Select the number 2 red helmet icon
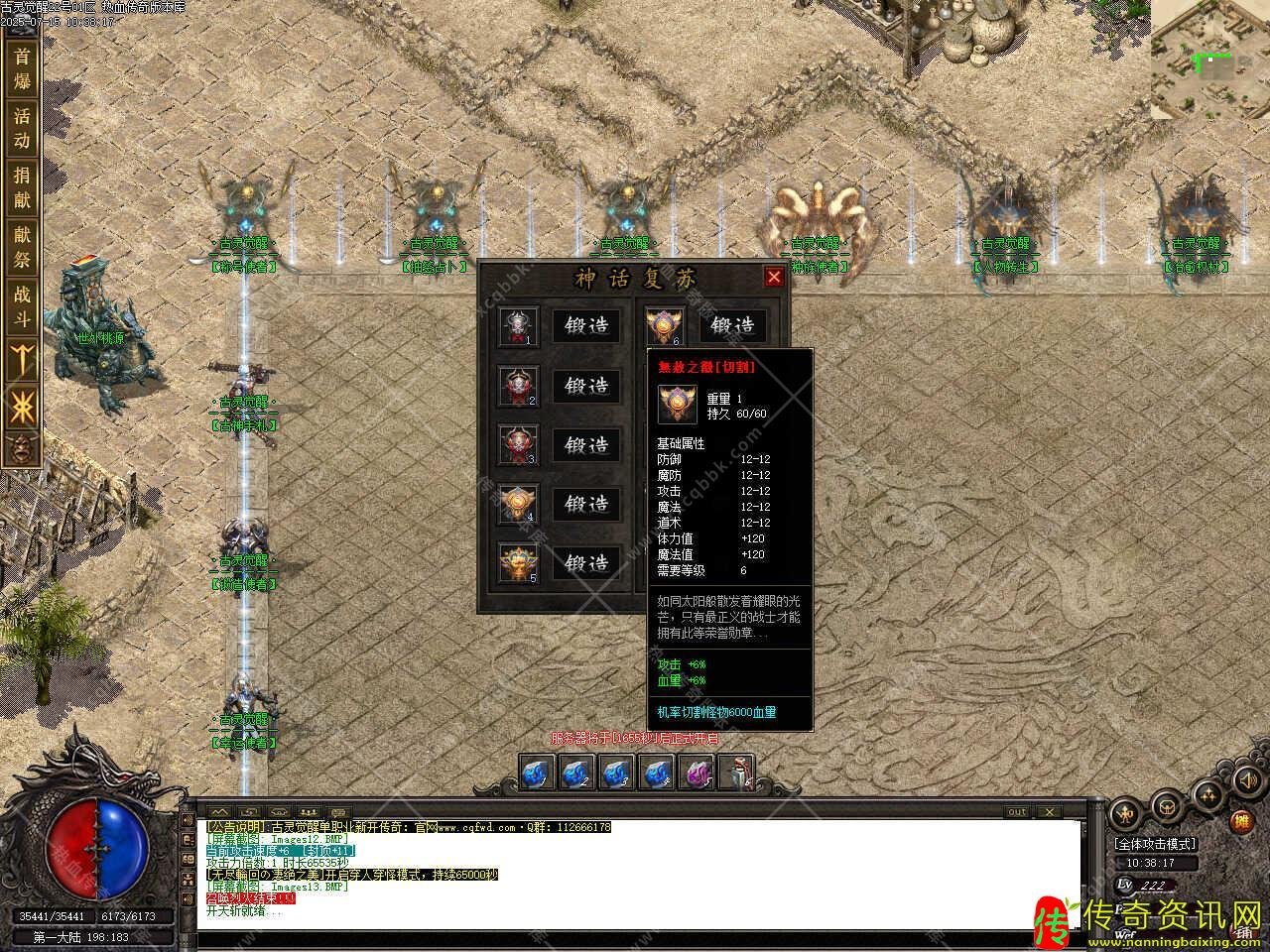Image resolution: width=1270 pixels, height=952 pixels. [518, 386]
